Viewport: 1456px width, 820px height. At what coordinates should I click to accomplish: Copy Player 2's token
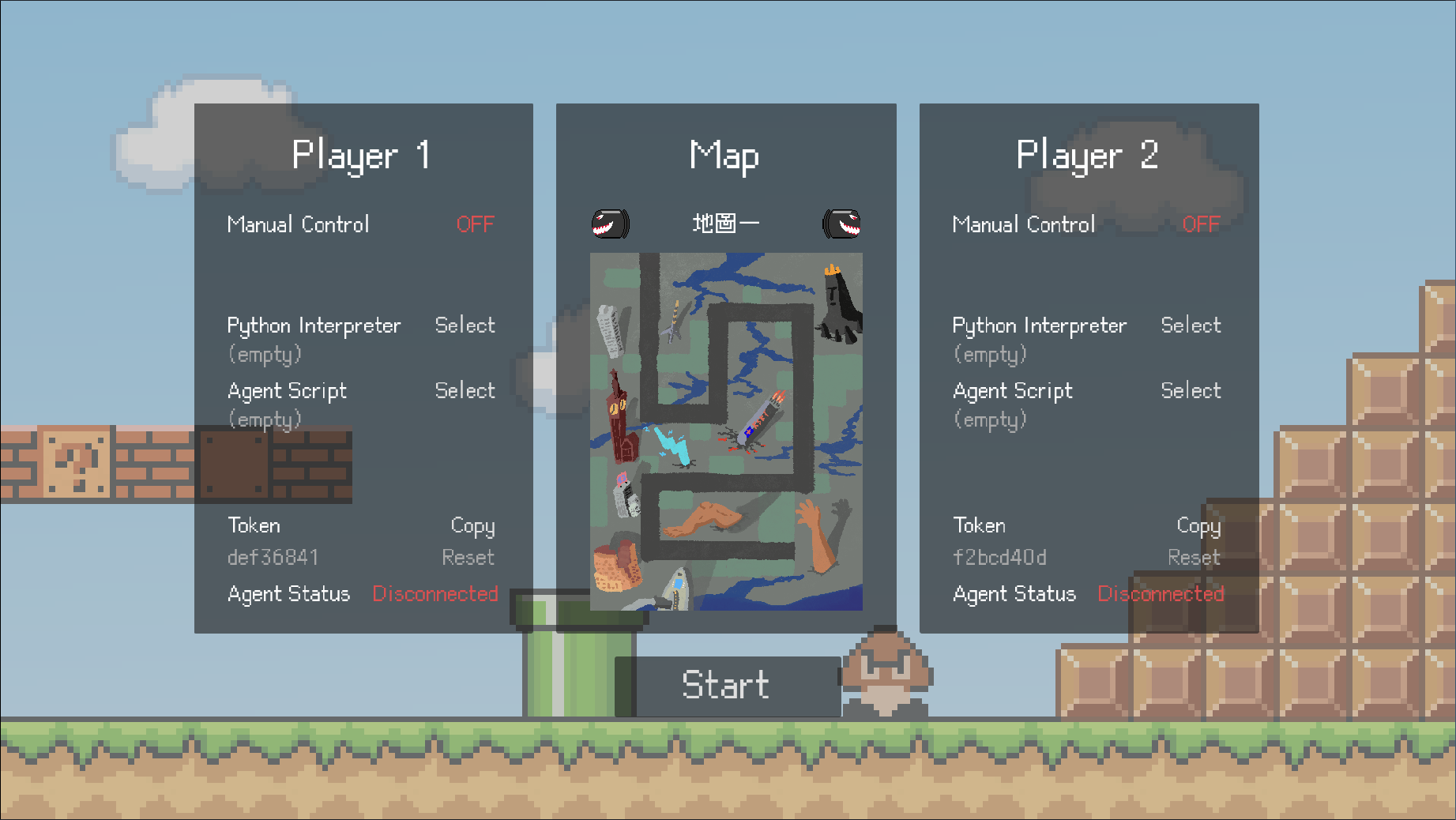pos(1198,526)
